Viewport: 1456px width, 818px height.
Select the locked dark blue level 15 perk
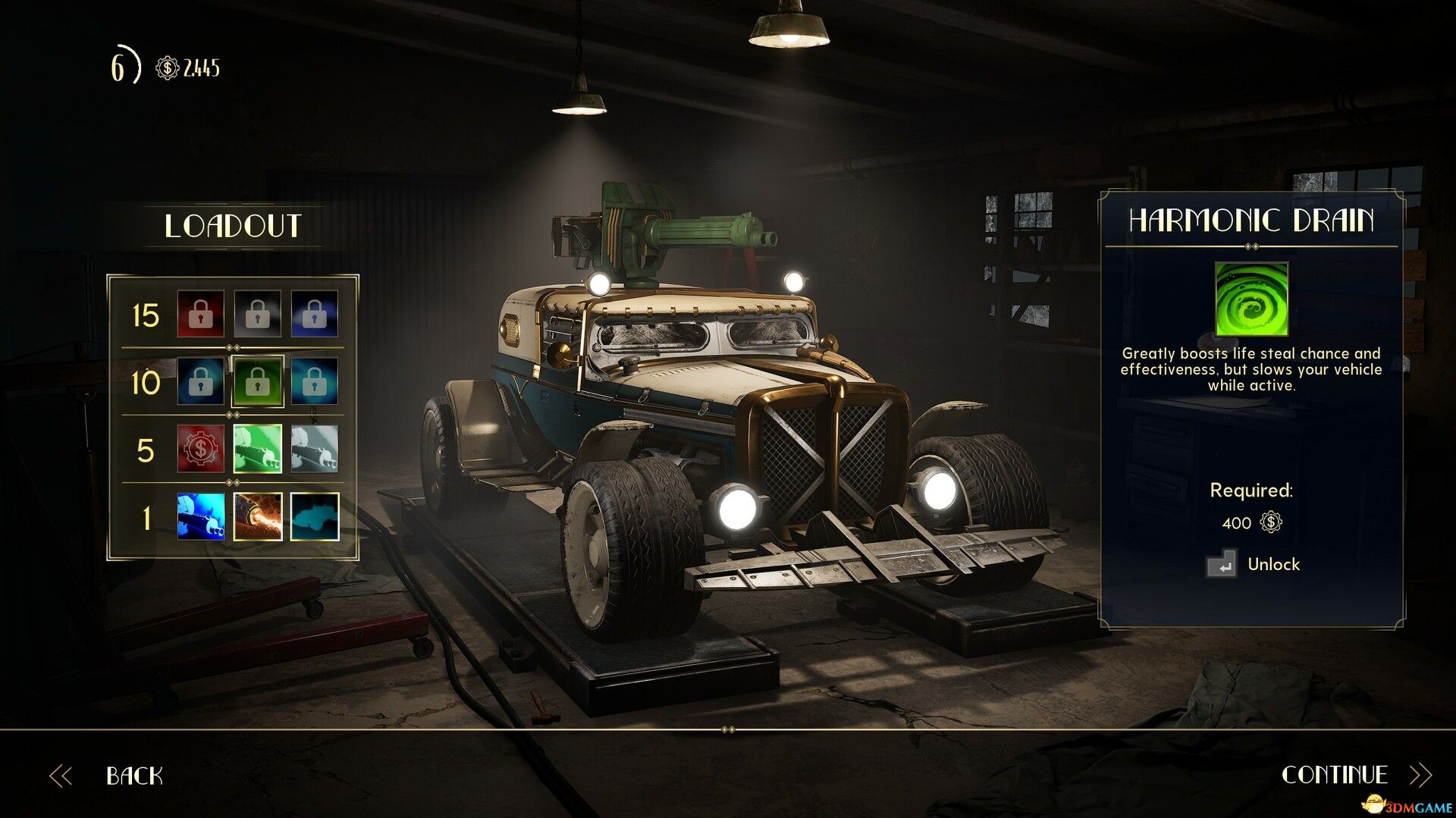point(315,314)
